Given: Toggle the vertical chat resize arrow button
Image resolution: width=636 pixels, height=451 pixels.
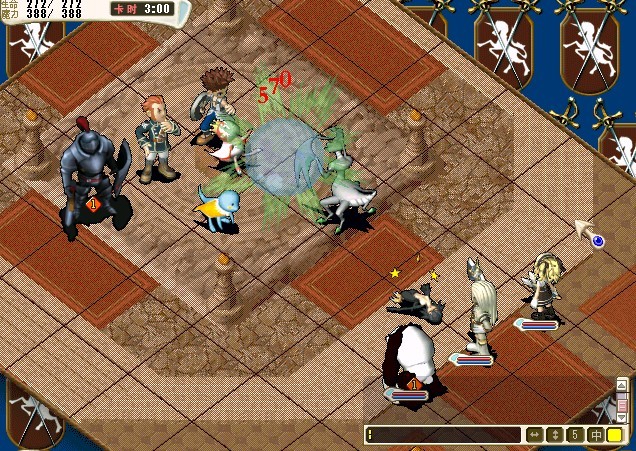Looking at the screenshot, I should click(555, 435).
